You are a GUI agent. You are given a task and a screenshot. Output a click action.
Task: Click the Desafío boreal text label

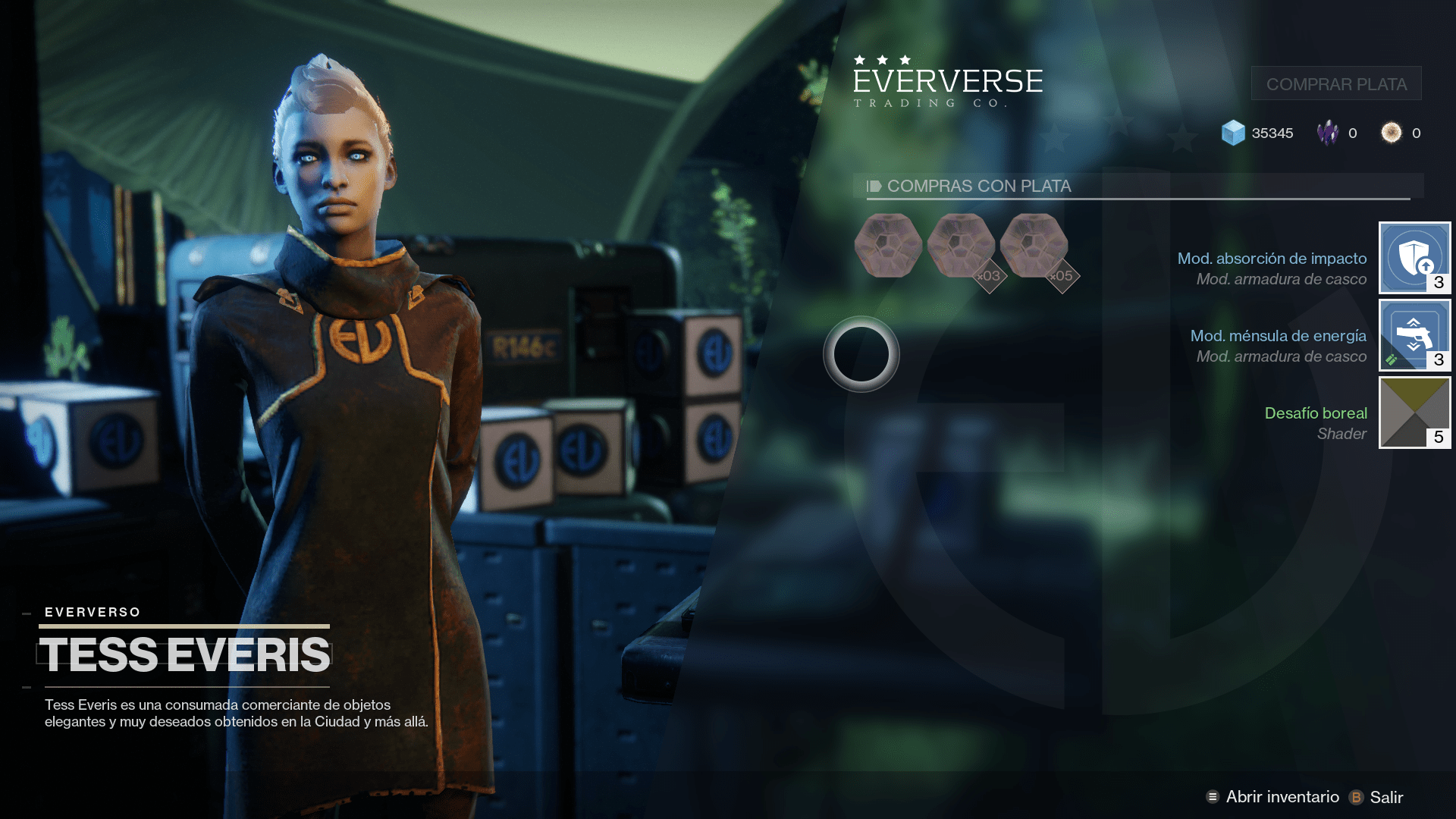[1316, 413]
